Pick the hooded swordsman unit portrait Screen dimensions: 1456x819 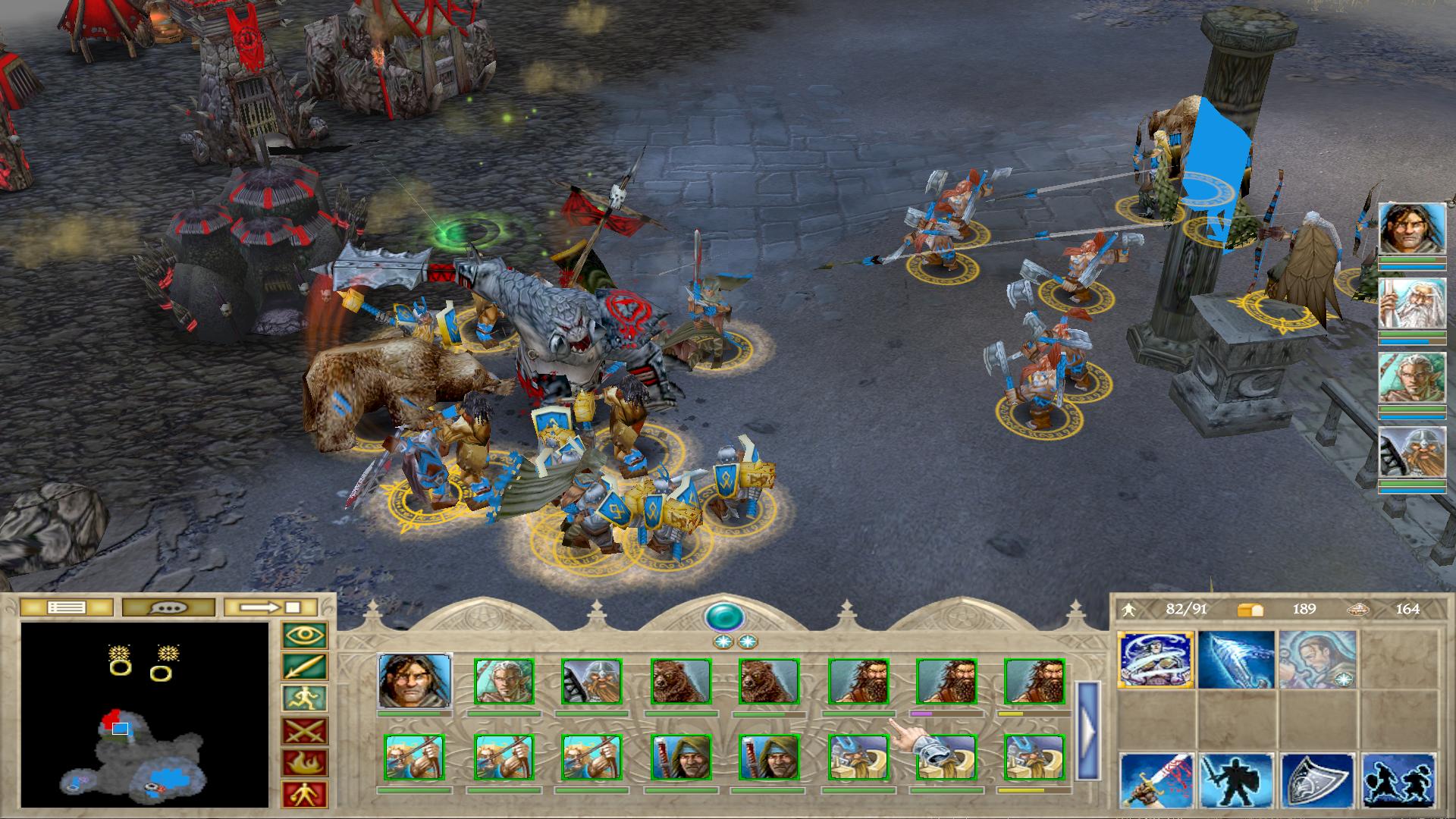pos(680,758)
